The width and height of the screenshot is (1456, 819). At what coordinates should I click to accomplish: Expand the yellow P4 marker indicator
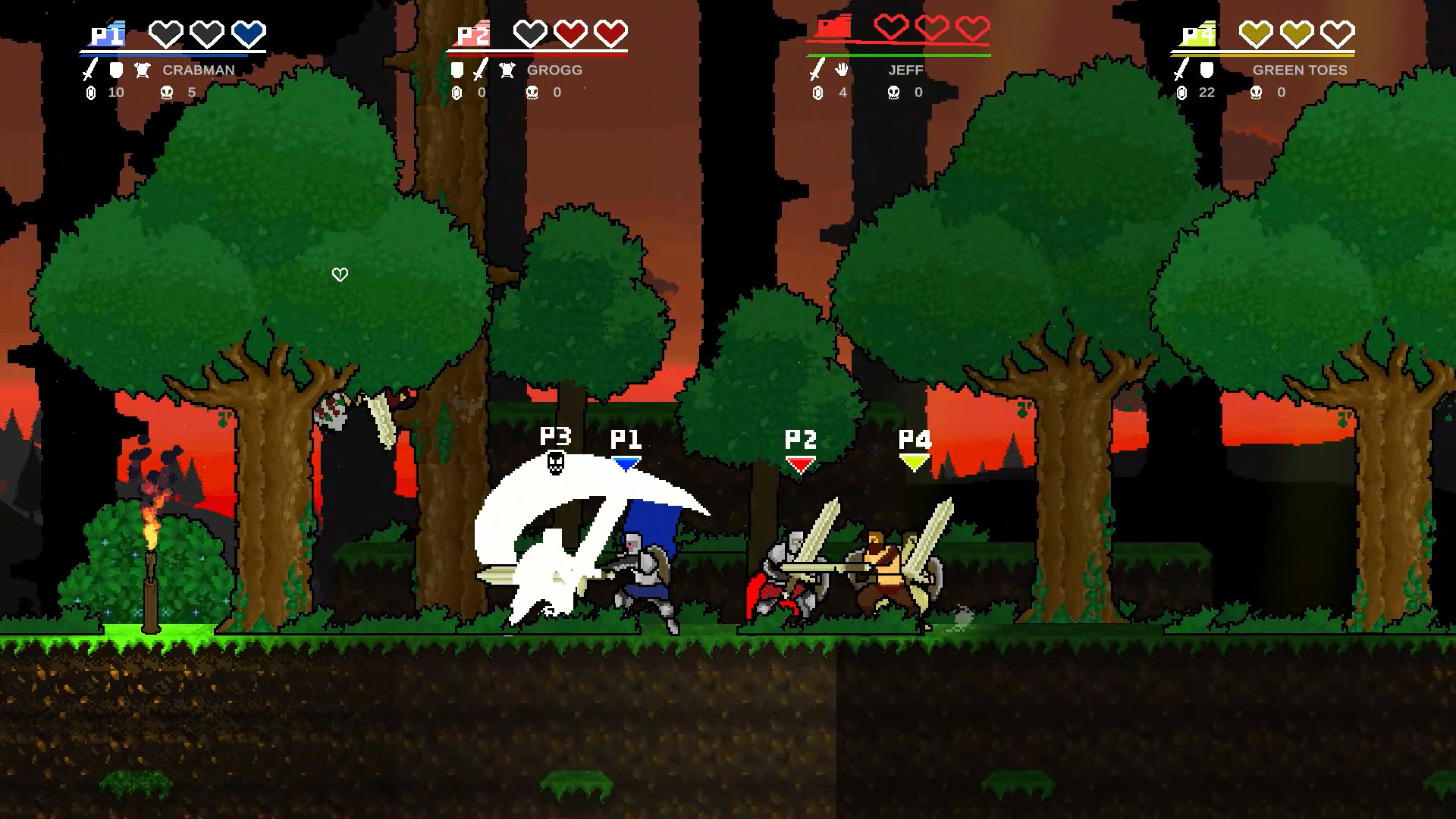pyautogui.click(x=914, y=463)
